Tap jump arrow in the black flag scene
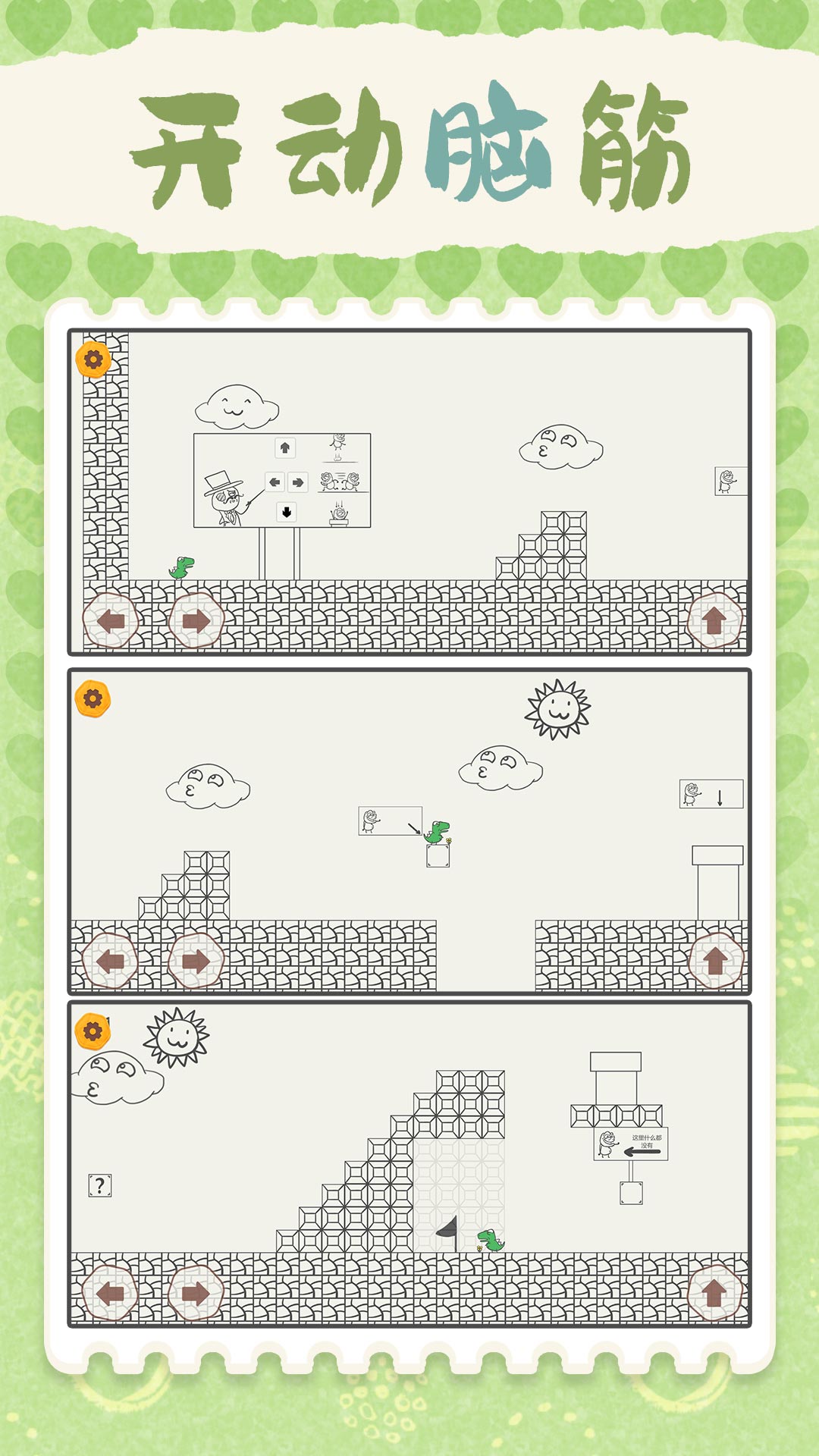Viewport: 819px width, 1456px height. point(714,1293)
